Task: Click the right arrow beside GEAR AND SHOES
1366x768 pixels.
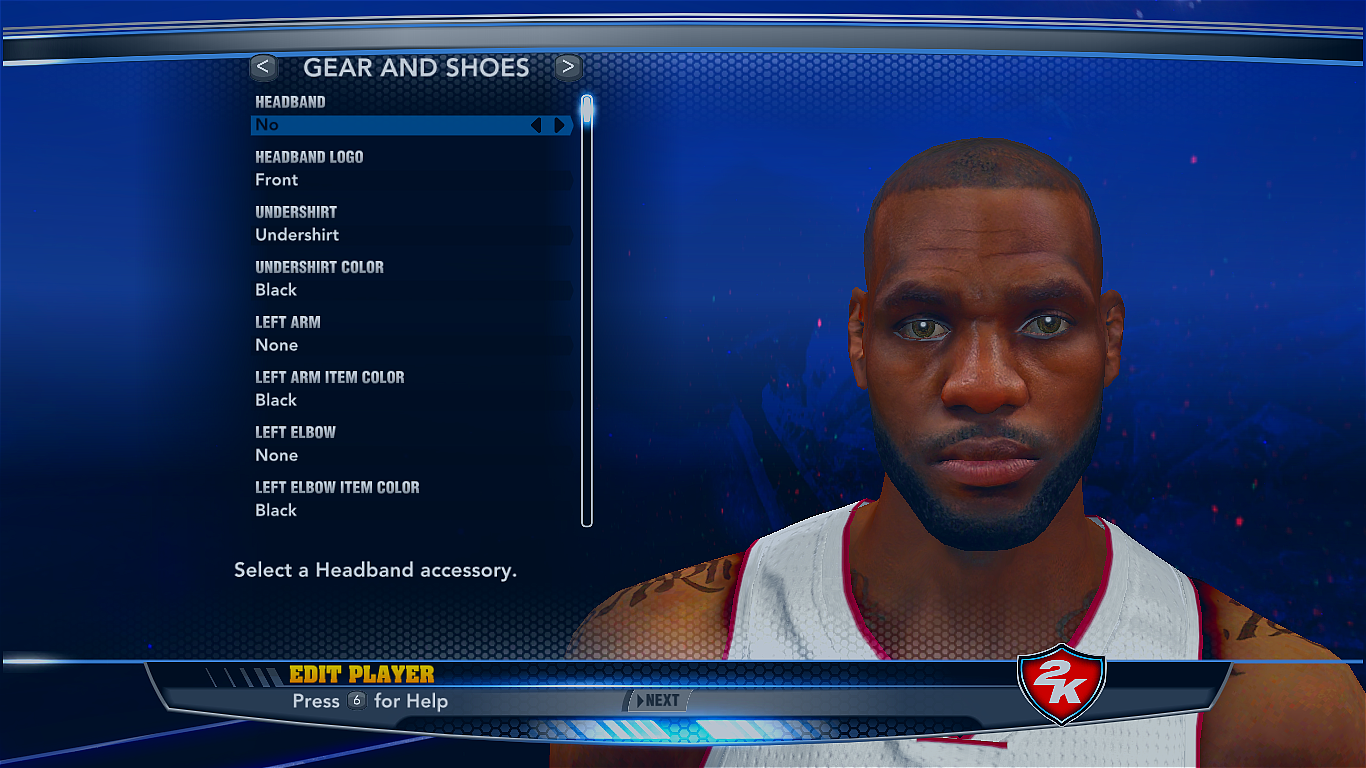Action: click(567, 67)
